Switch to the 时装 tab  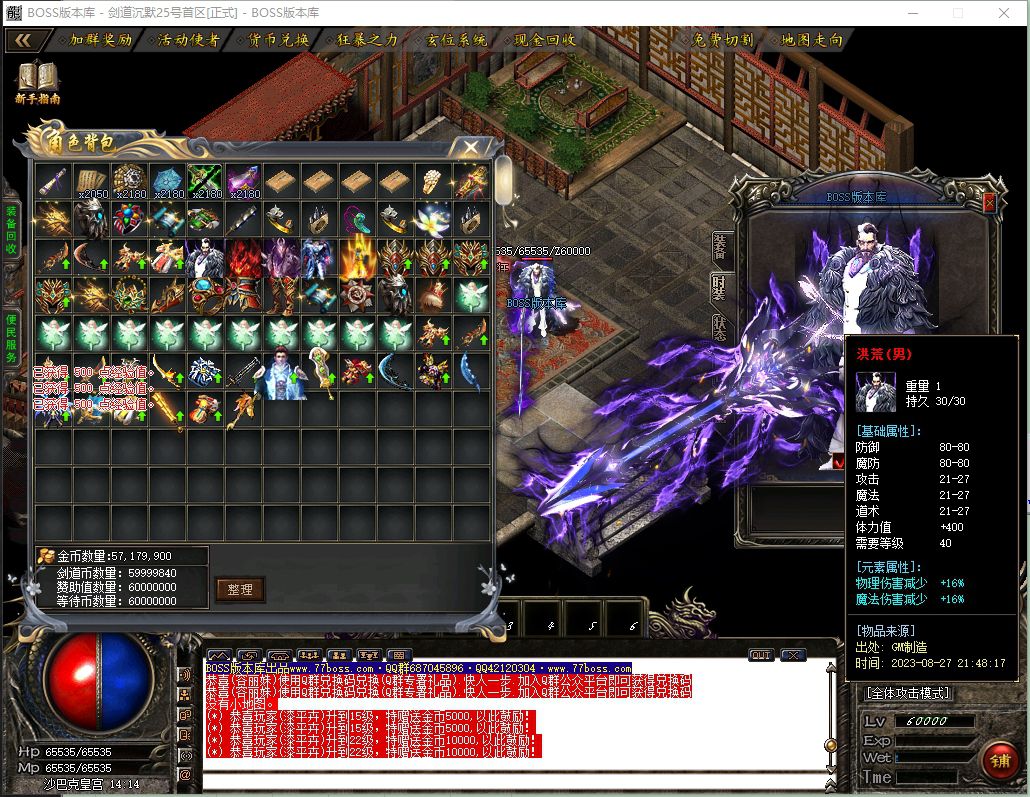pos(720,288)
